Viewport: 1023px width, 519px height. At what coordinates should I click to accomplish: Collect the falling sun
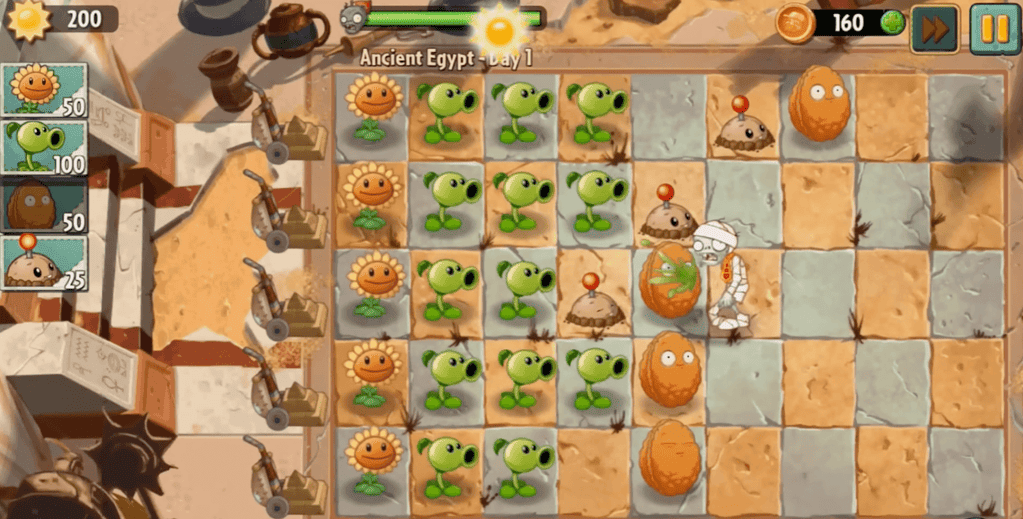tap(499, 30)
